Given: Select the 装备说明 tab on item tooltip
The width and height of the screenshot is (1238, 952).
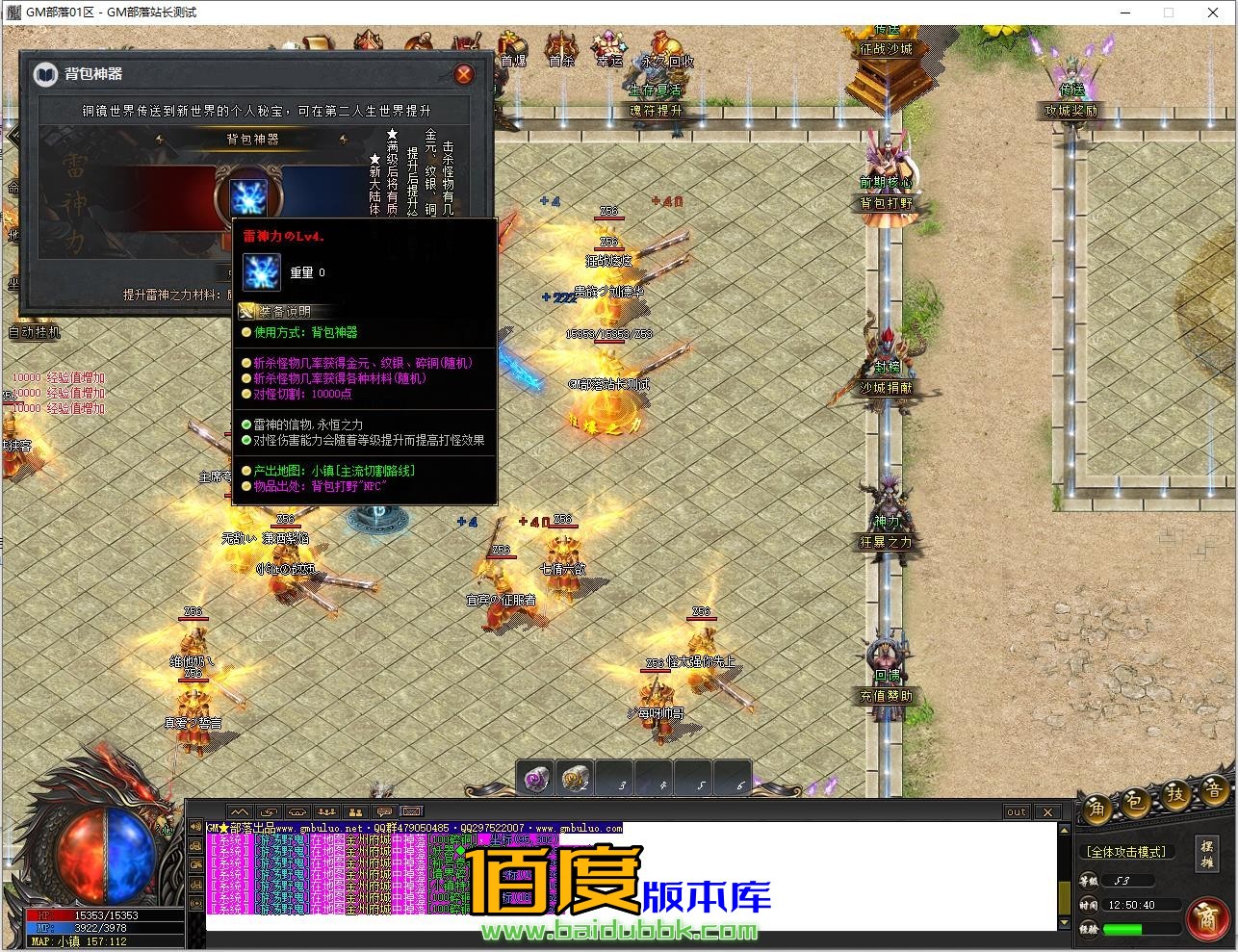Looking at the screenshot, I should click(x=284, y=311).
